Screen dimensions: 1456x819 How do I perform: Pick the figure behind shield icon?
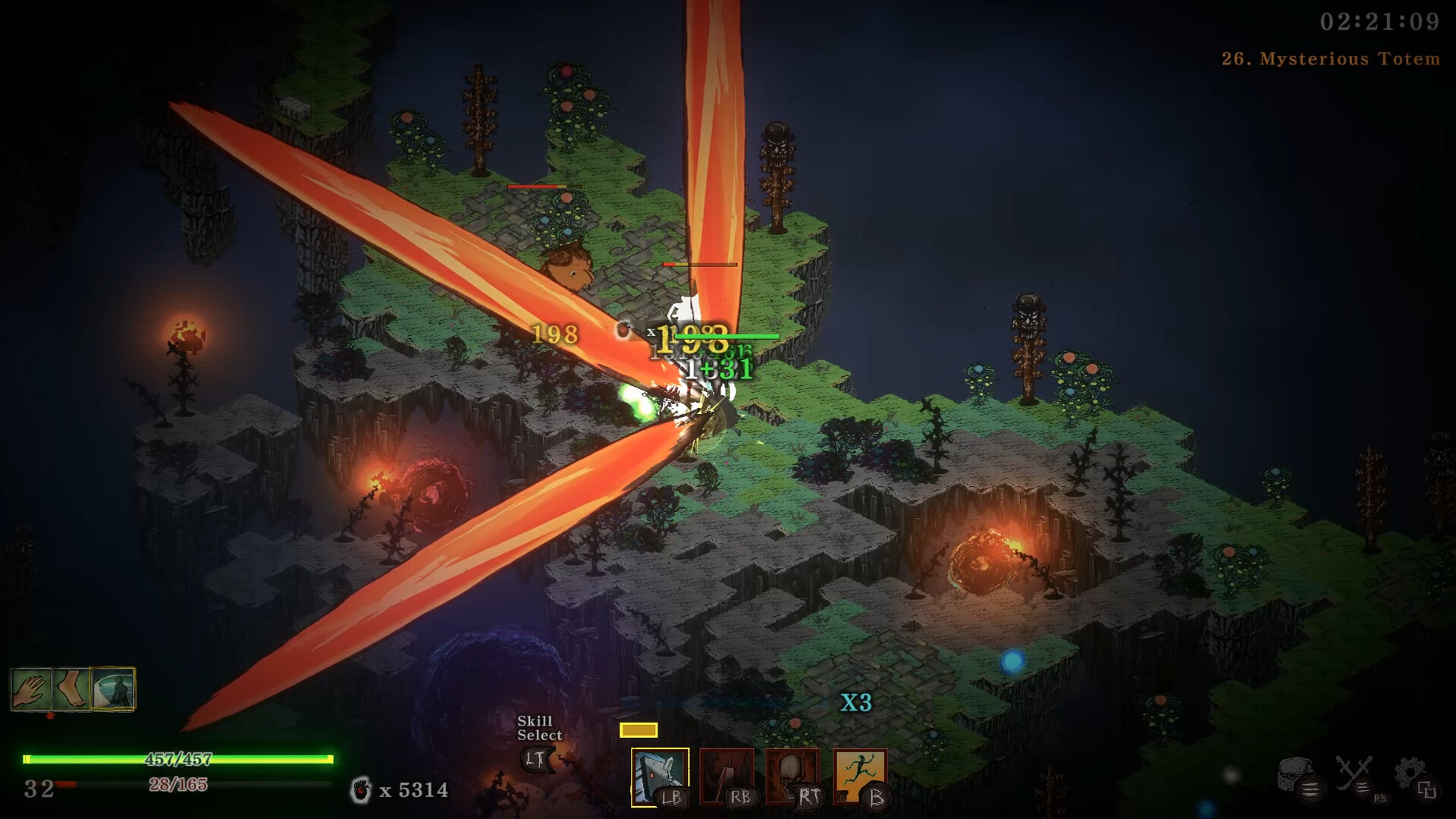point(113,689)
